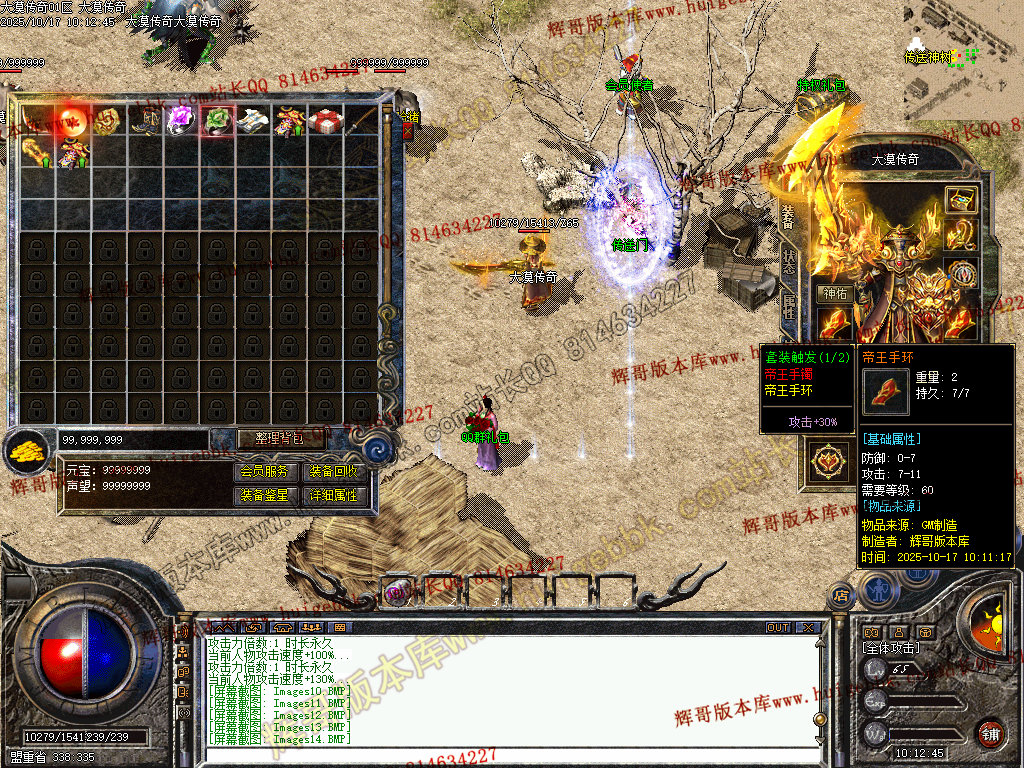The image size is (1024, 768).
Task: Open 会员服务 member services
Action: click(266, 472)
